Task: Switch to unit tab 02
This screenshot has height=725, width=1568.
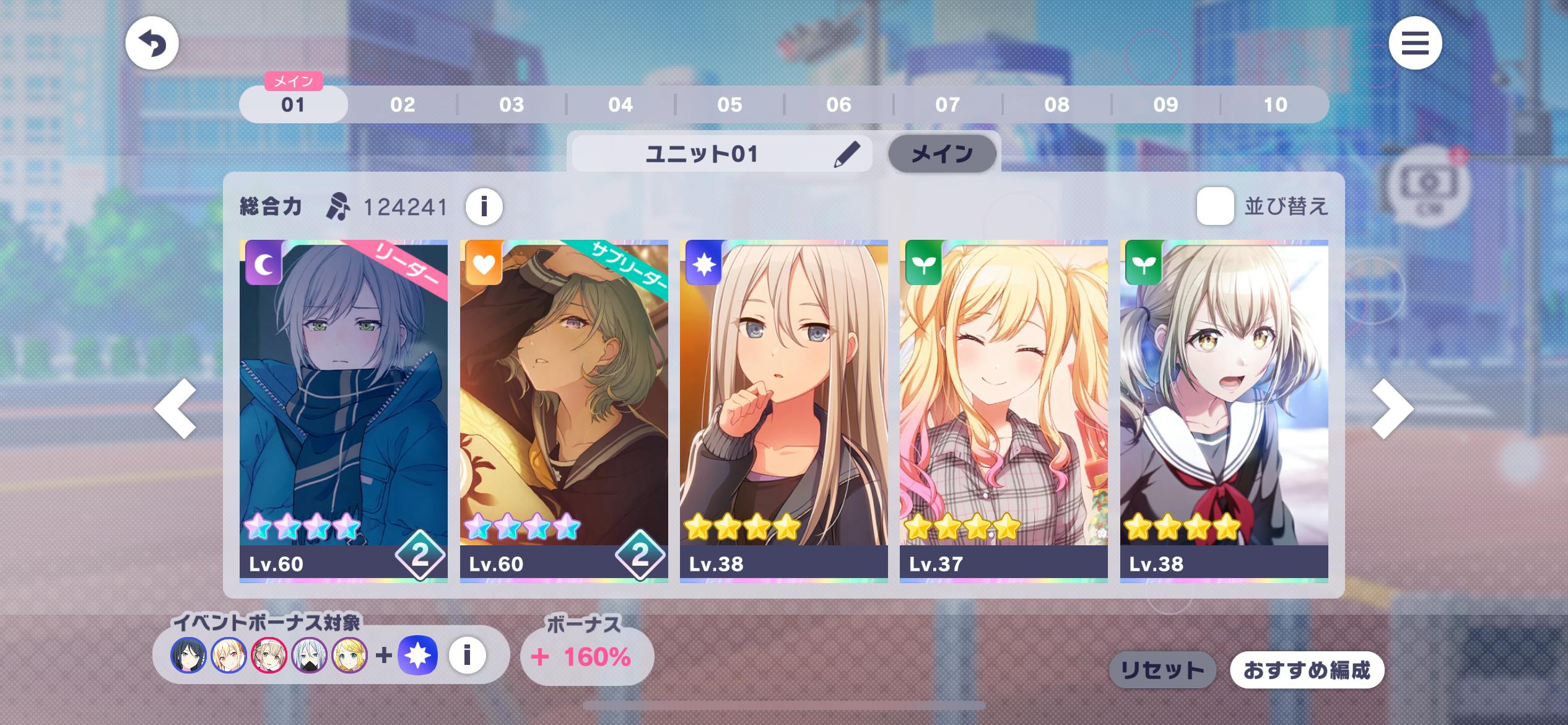Action: [403, 105]
